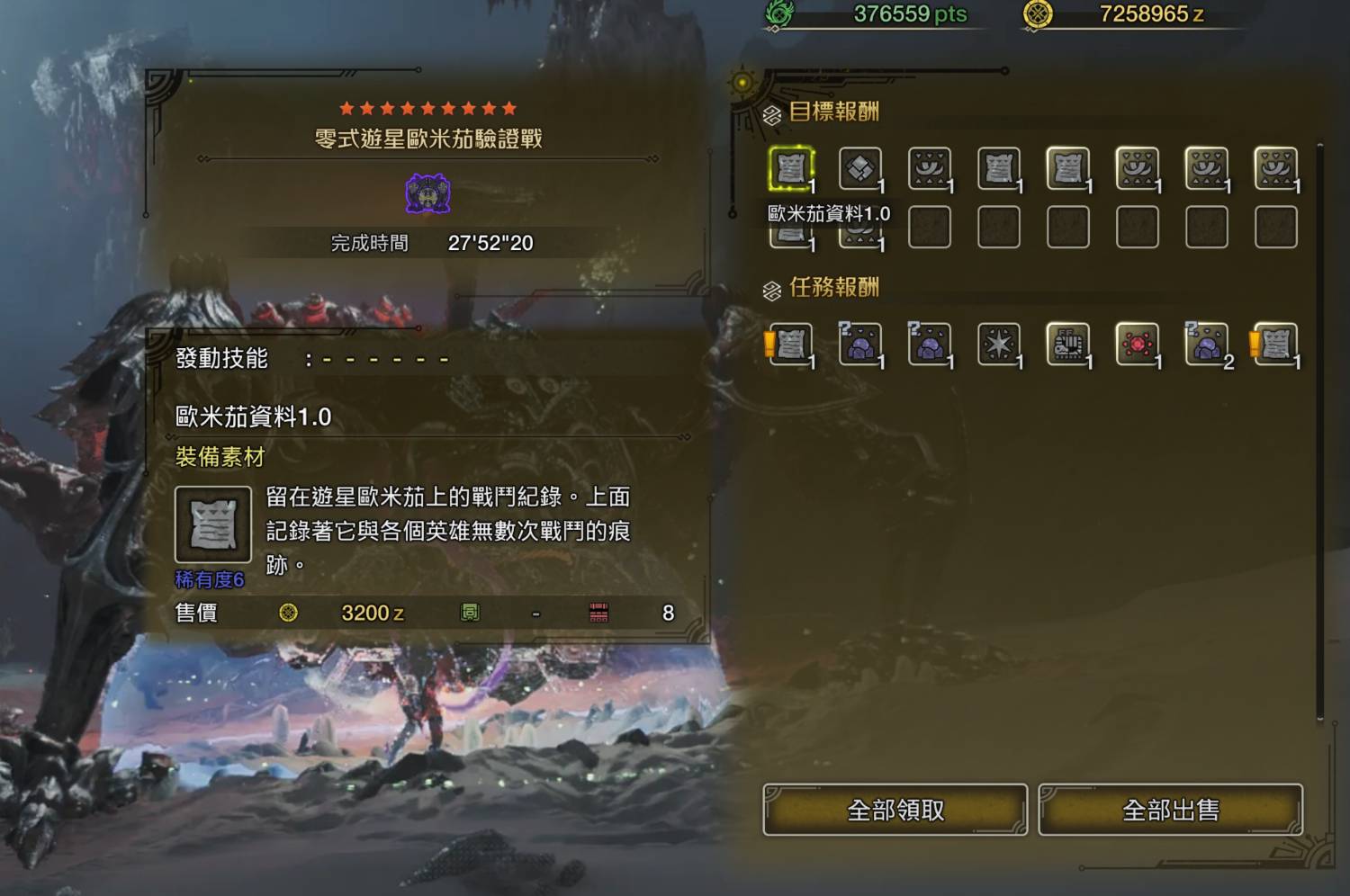Click the FF event ticket reward icon
Viewport: 1350px width, 896px height.
[x=1068, y=345]
